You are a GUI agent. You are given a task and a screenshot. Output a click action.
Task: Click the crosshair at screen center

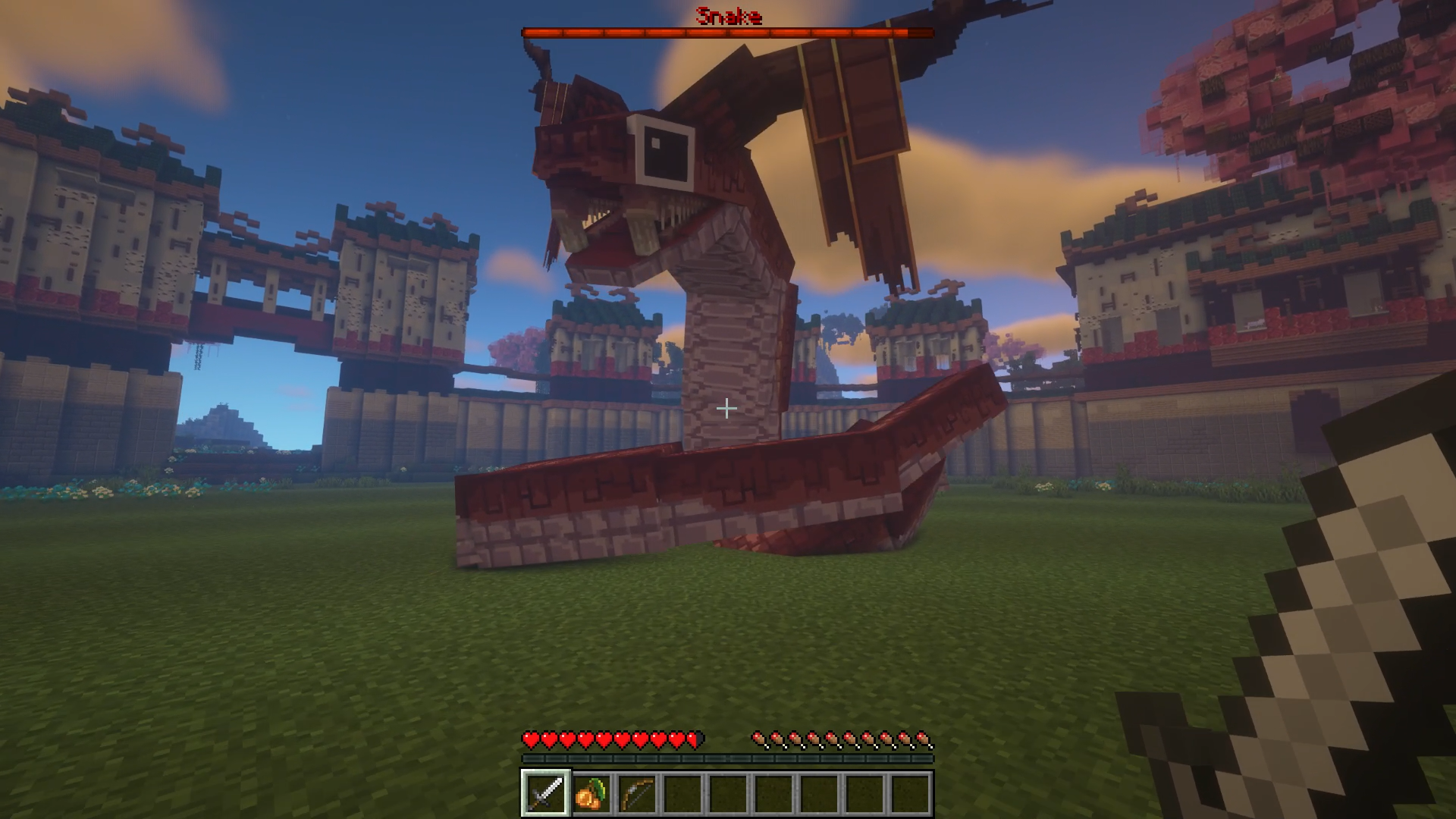(726, 408)
